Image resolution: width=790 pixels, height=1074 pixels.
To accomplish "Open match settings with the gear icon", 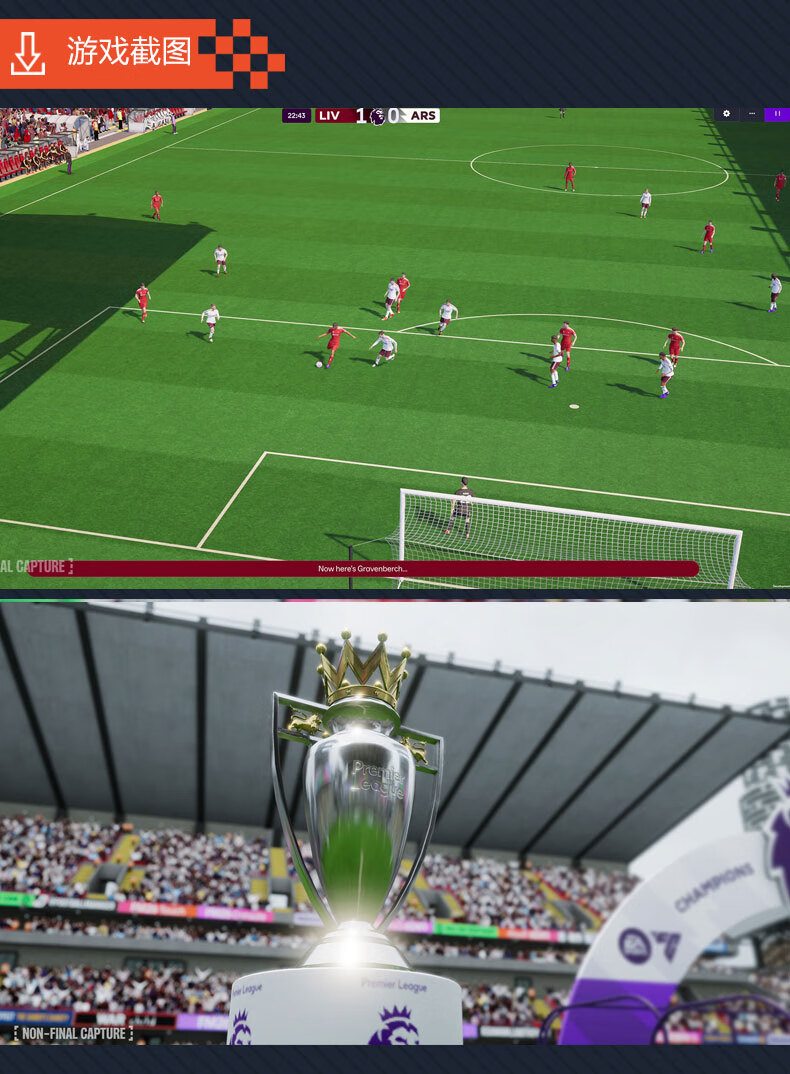I will pyautogui.click(x=727, y=114).
